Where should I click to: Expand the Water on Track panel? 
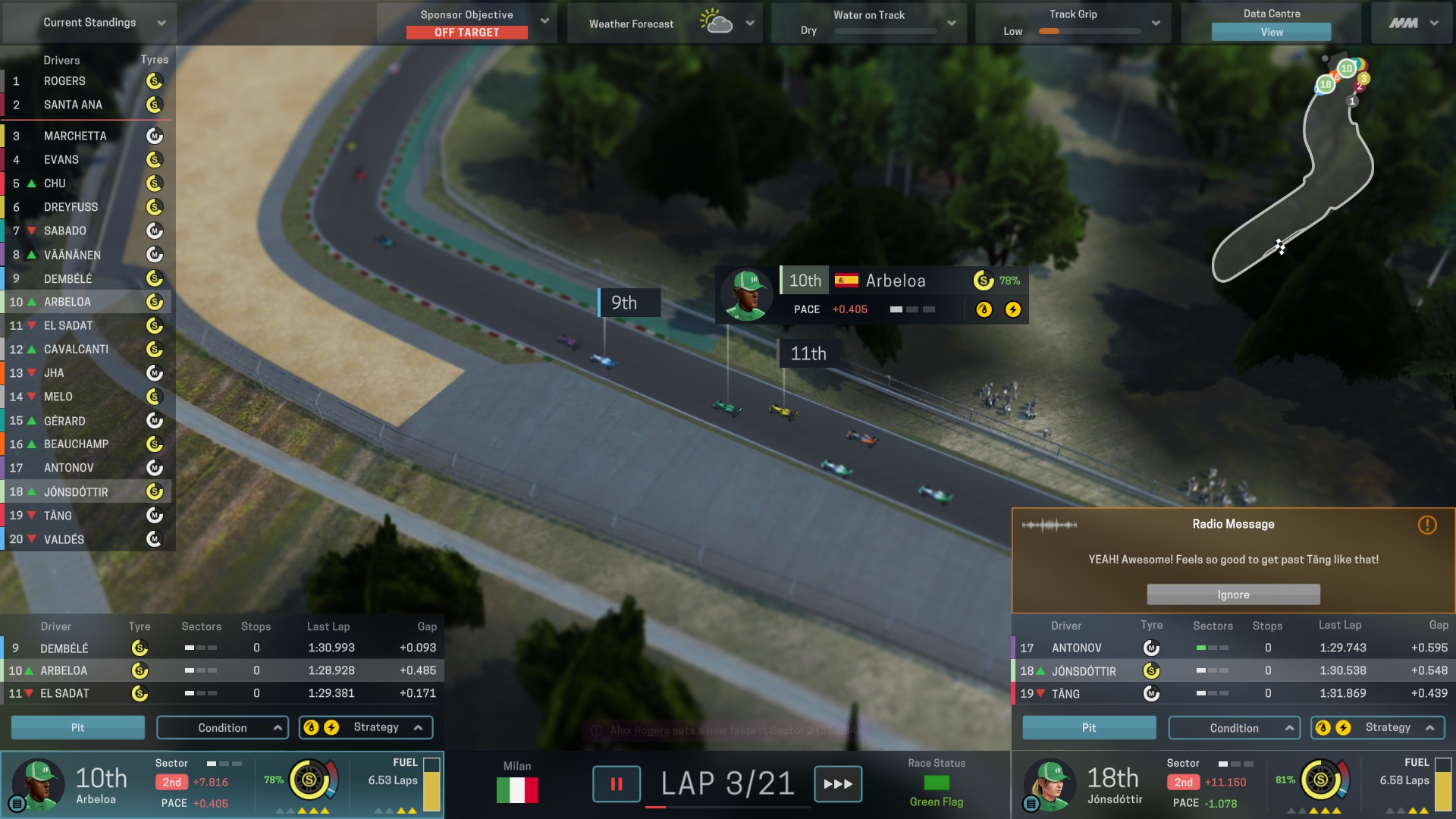(951, 24)
